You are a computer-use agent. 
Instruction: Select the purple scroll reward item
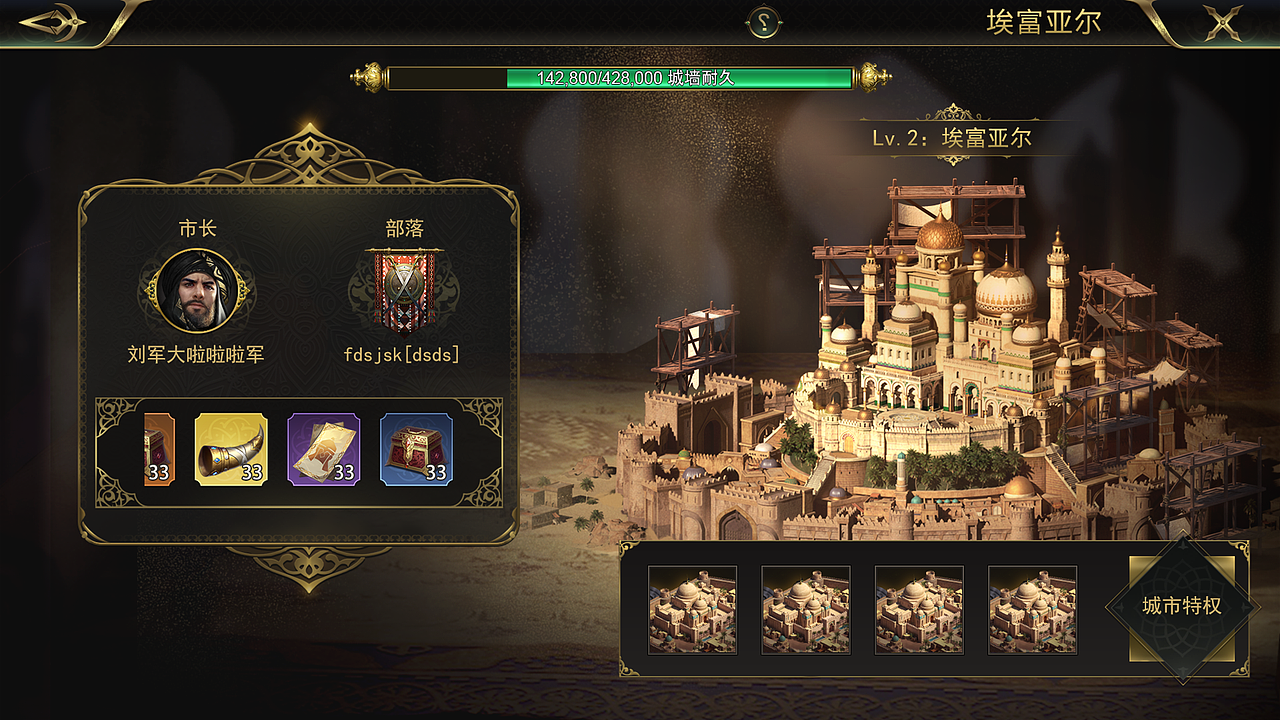[x=323, y=449]
